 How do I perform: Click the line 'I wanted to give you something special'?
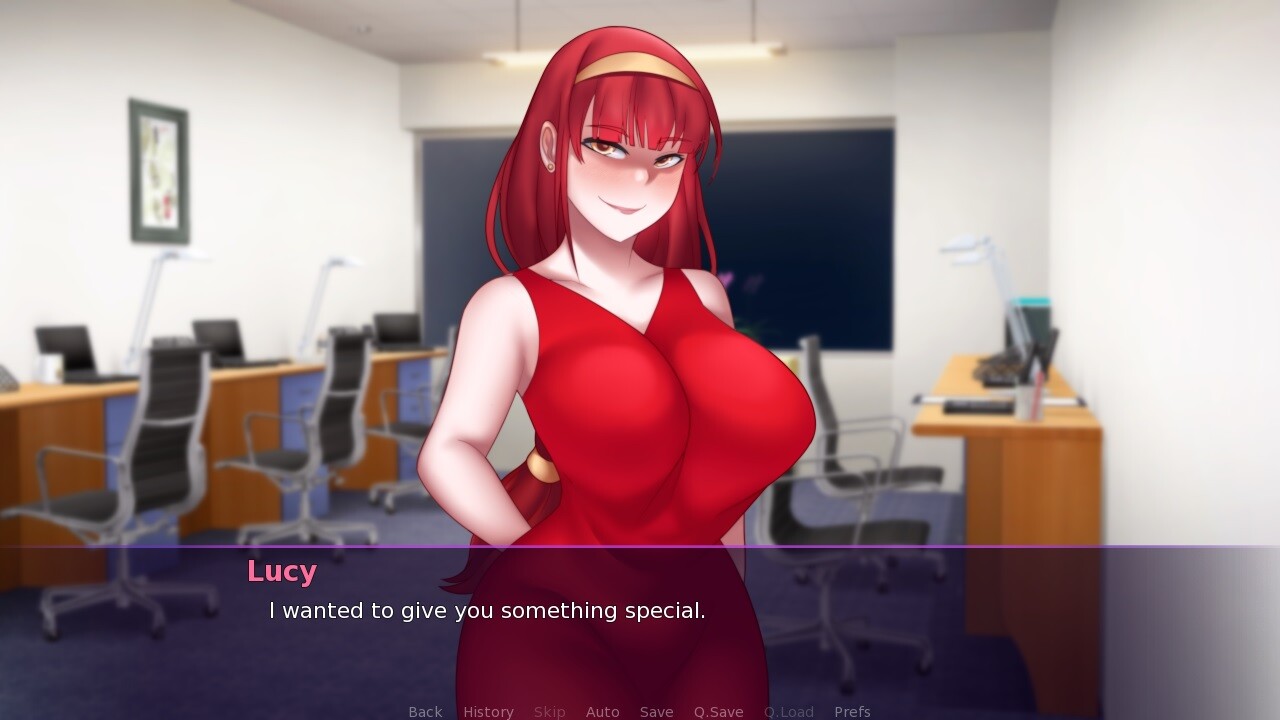tap(486, 610)
